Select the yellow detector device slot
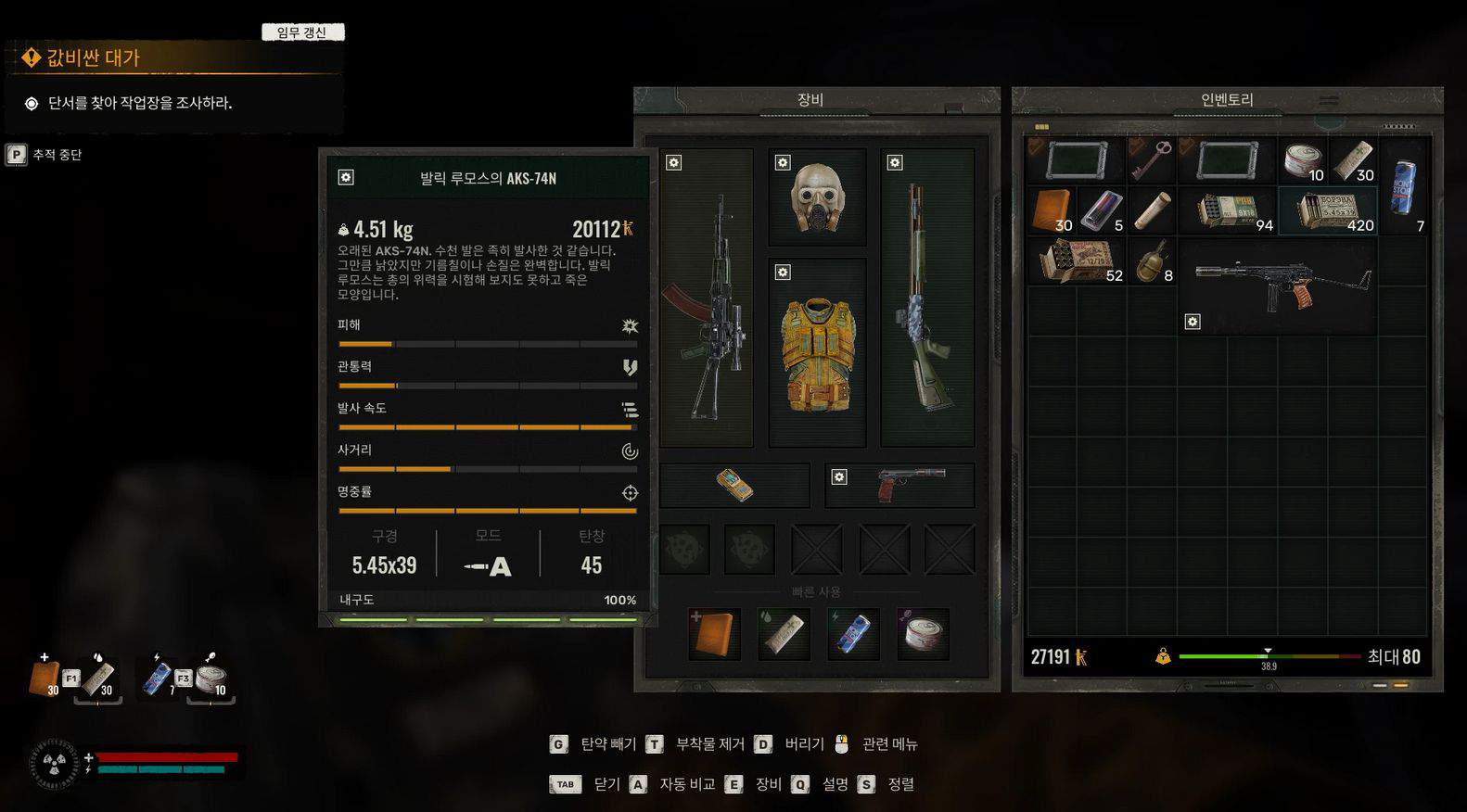The height and width of the screenshot is (812, 1467). click(734, 485)
